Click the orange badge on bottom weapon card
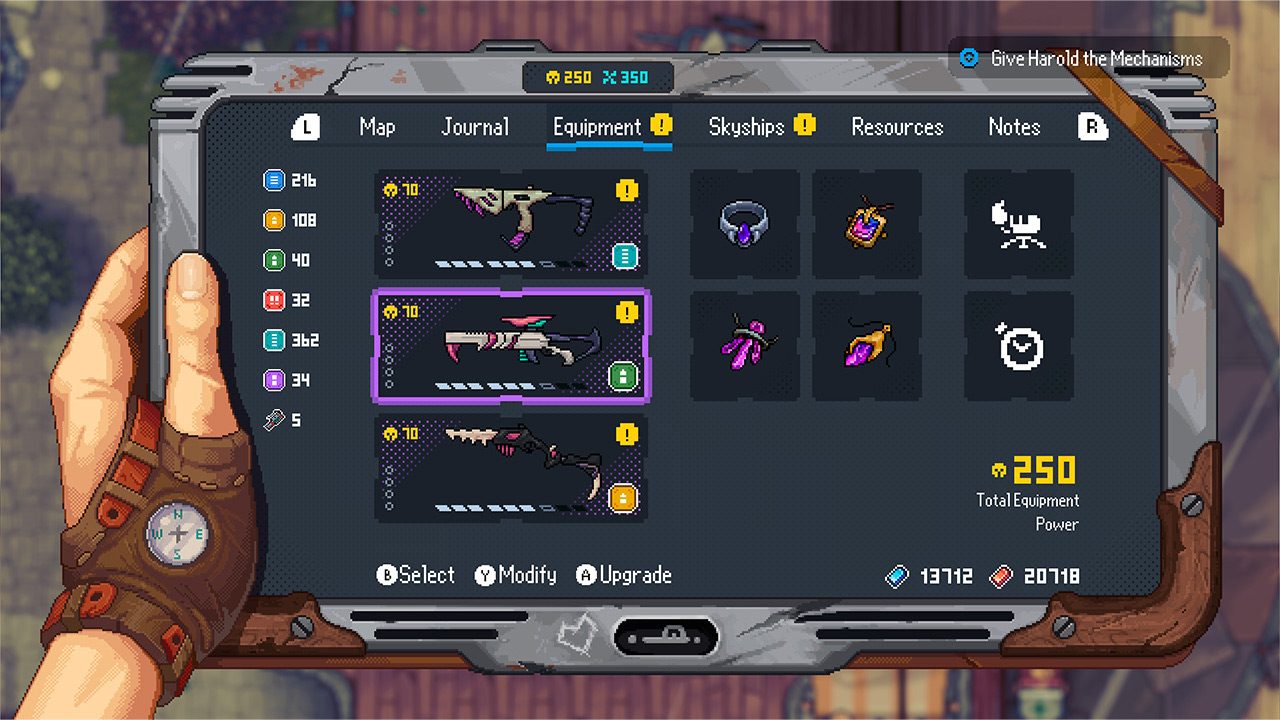The width and height of the screenshot is (1280, 720). pyautogui.click(x=623, y=497)
